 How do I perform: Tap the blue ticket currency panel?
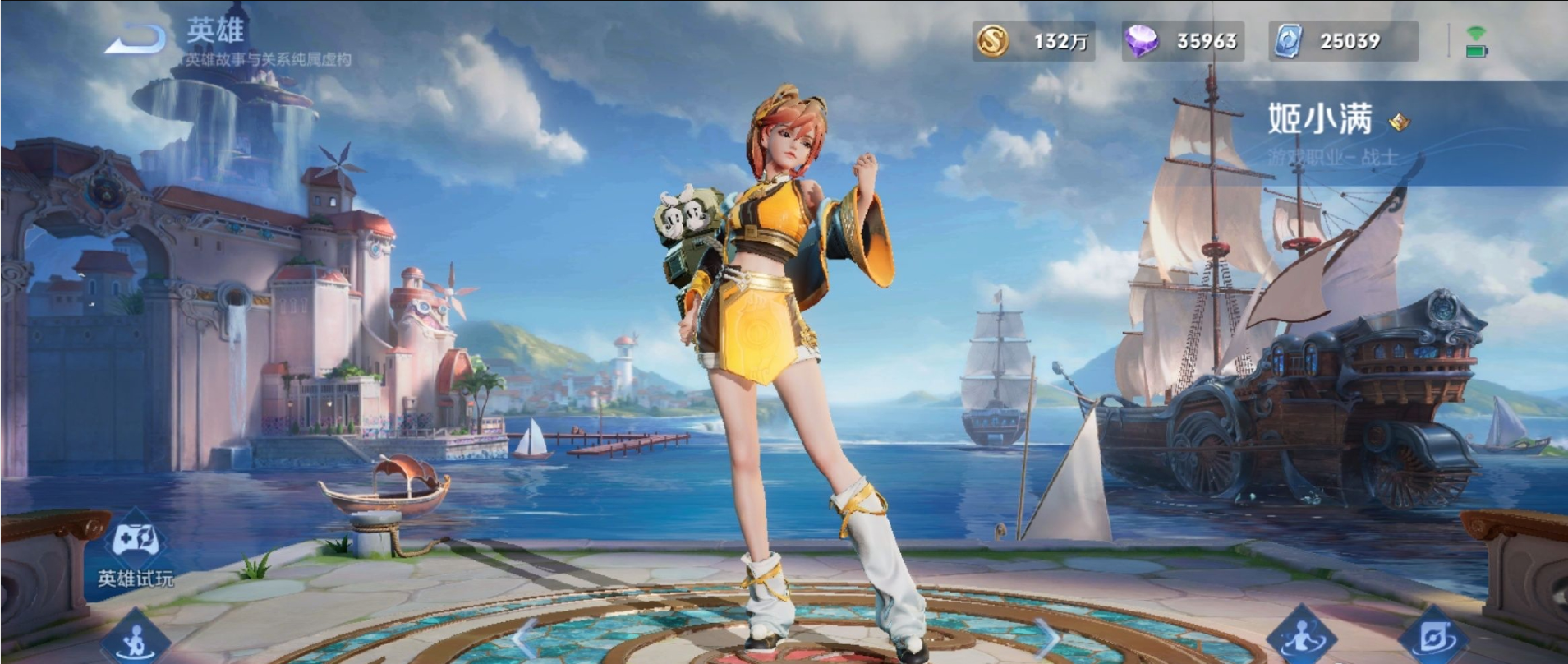(x=1342, y=41)
